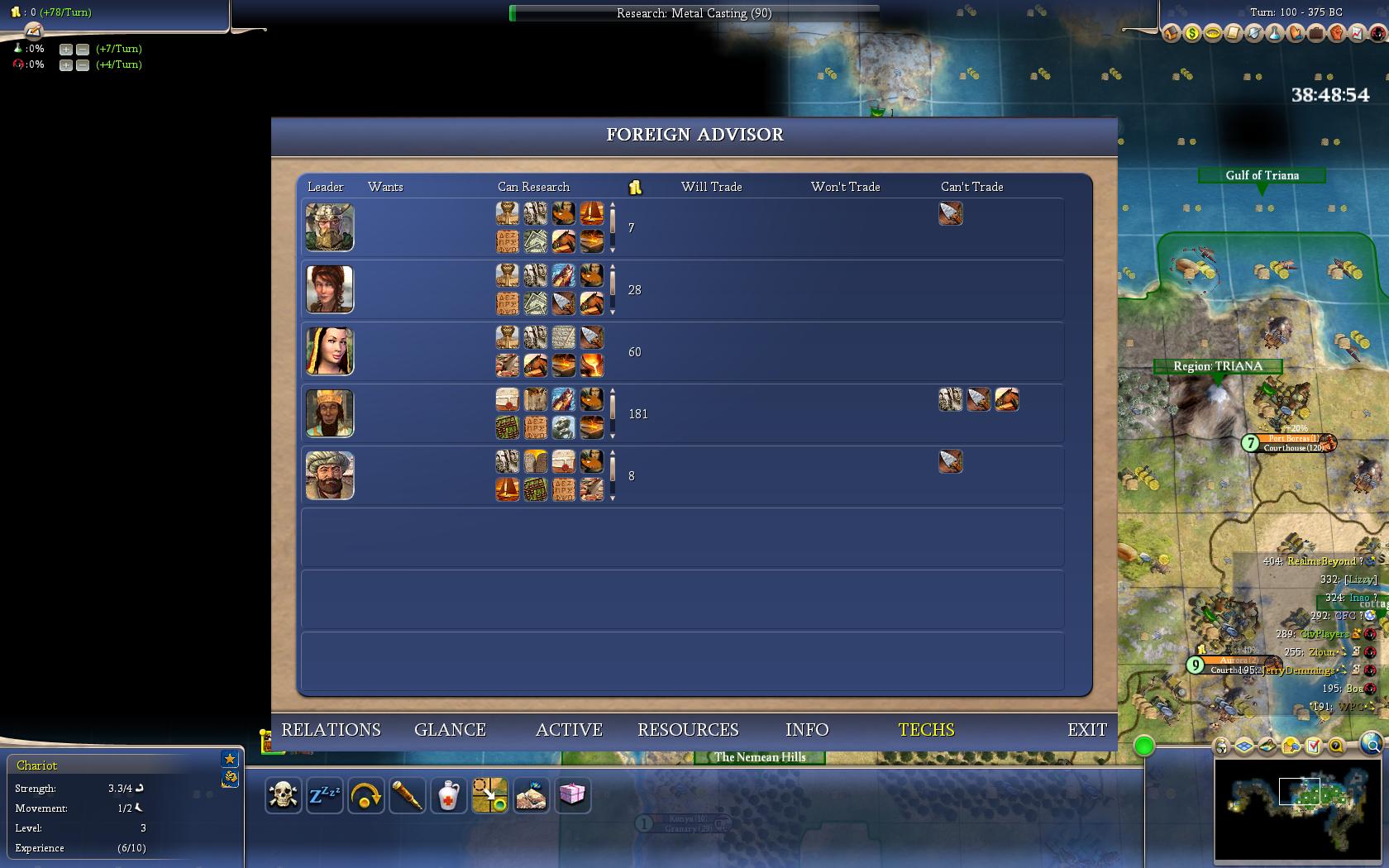Select the Active tab
Viewport: 1389px width, 868px height.
pyautogui.click(x=569, y=730)
